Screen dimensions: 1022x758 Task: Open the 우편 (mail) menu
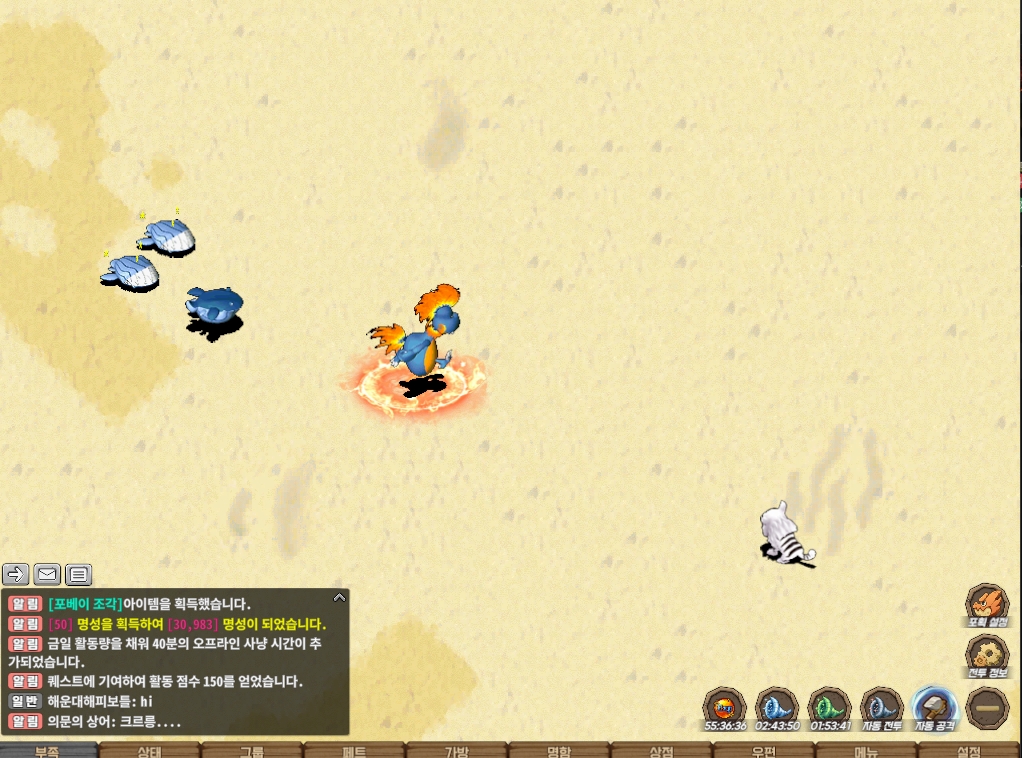tap(763, 750)
